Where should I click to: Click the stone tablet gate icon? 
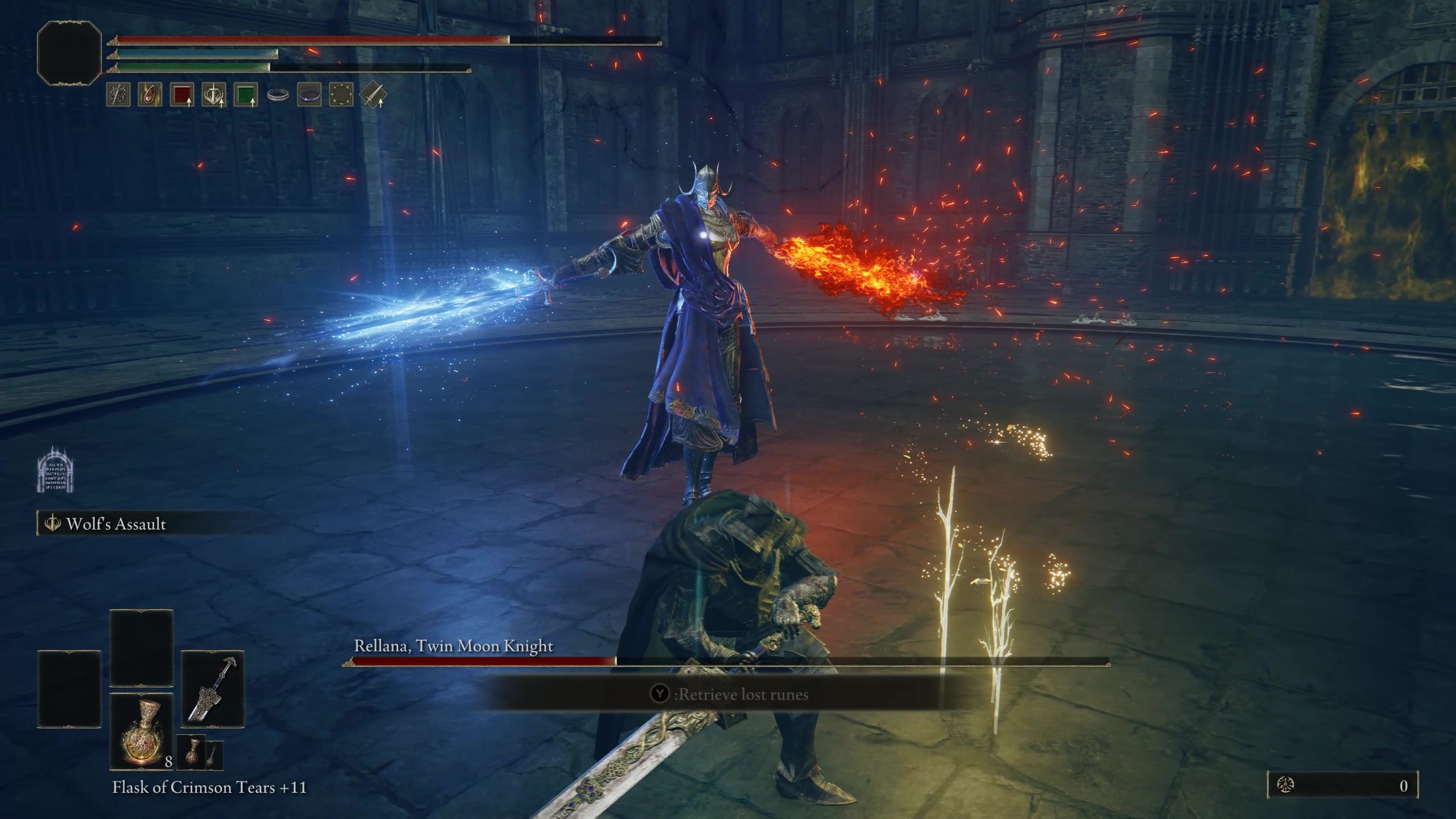click(55, 470)
